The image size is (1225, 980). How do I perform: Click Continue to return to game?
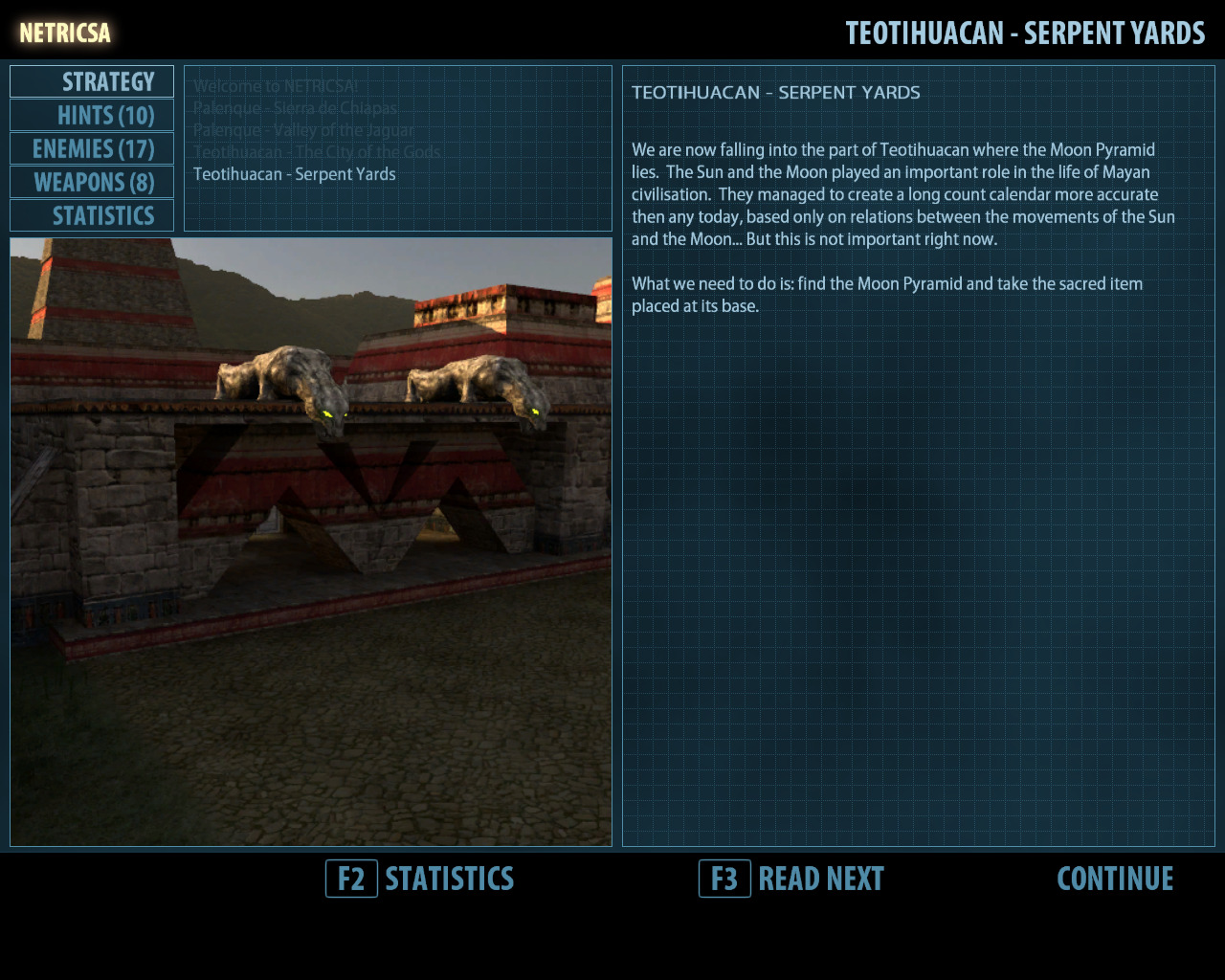(1115, 879)
